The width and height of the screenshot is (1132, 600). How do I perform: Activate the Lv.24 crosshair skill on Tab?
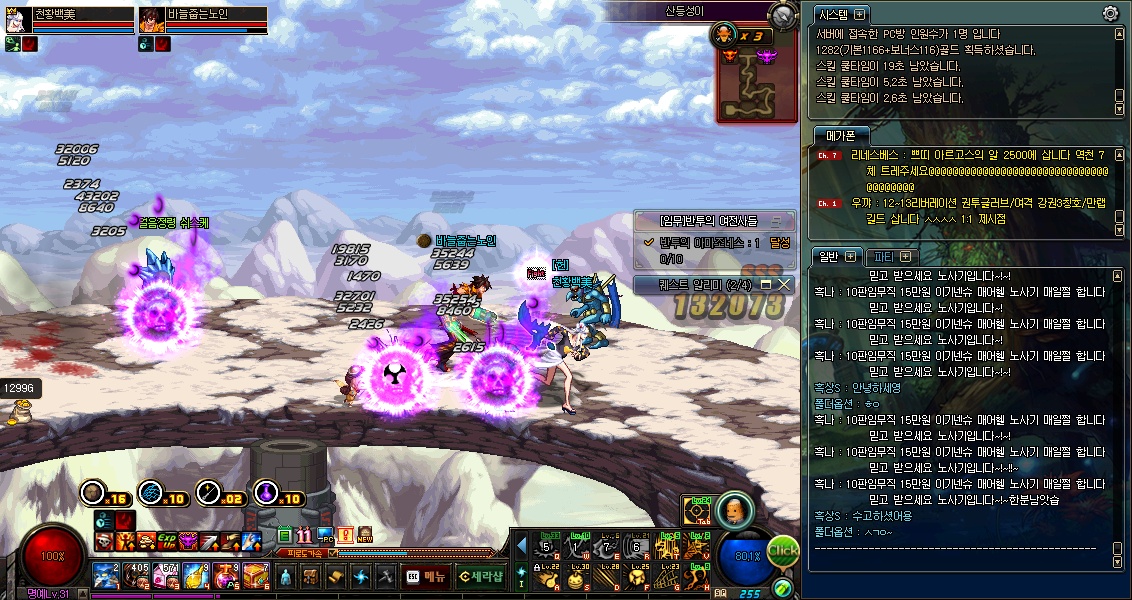[697, 510]
